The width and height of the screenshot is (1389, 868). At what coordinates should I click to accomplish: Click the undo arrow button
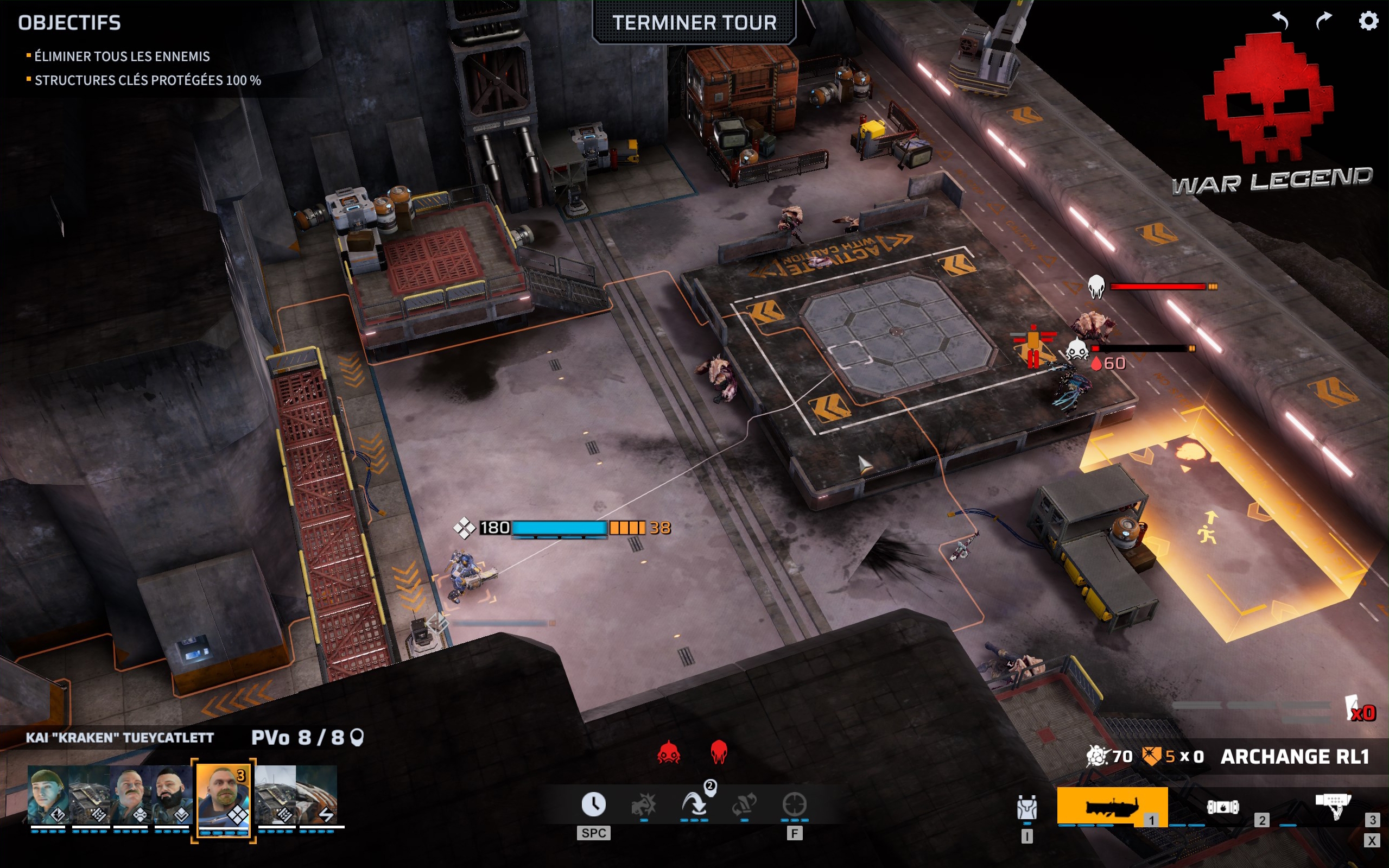pyautogui.click(x=1280, y=21)
